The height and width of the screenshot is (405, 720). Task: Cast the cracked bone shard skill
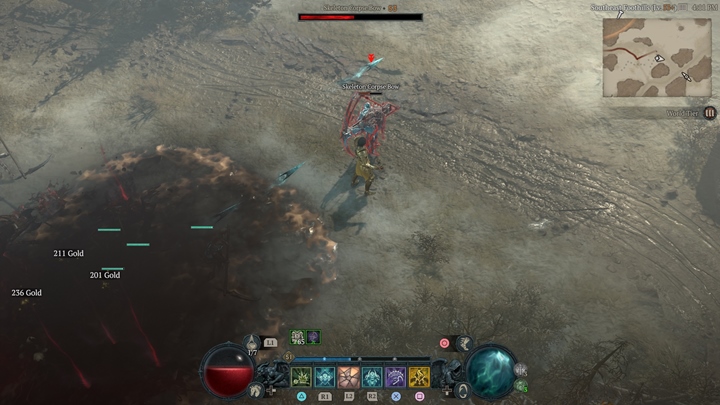coord(349,377)
